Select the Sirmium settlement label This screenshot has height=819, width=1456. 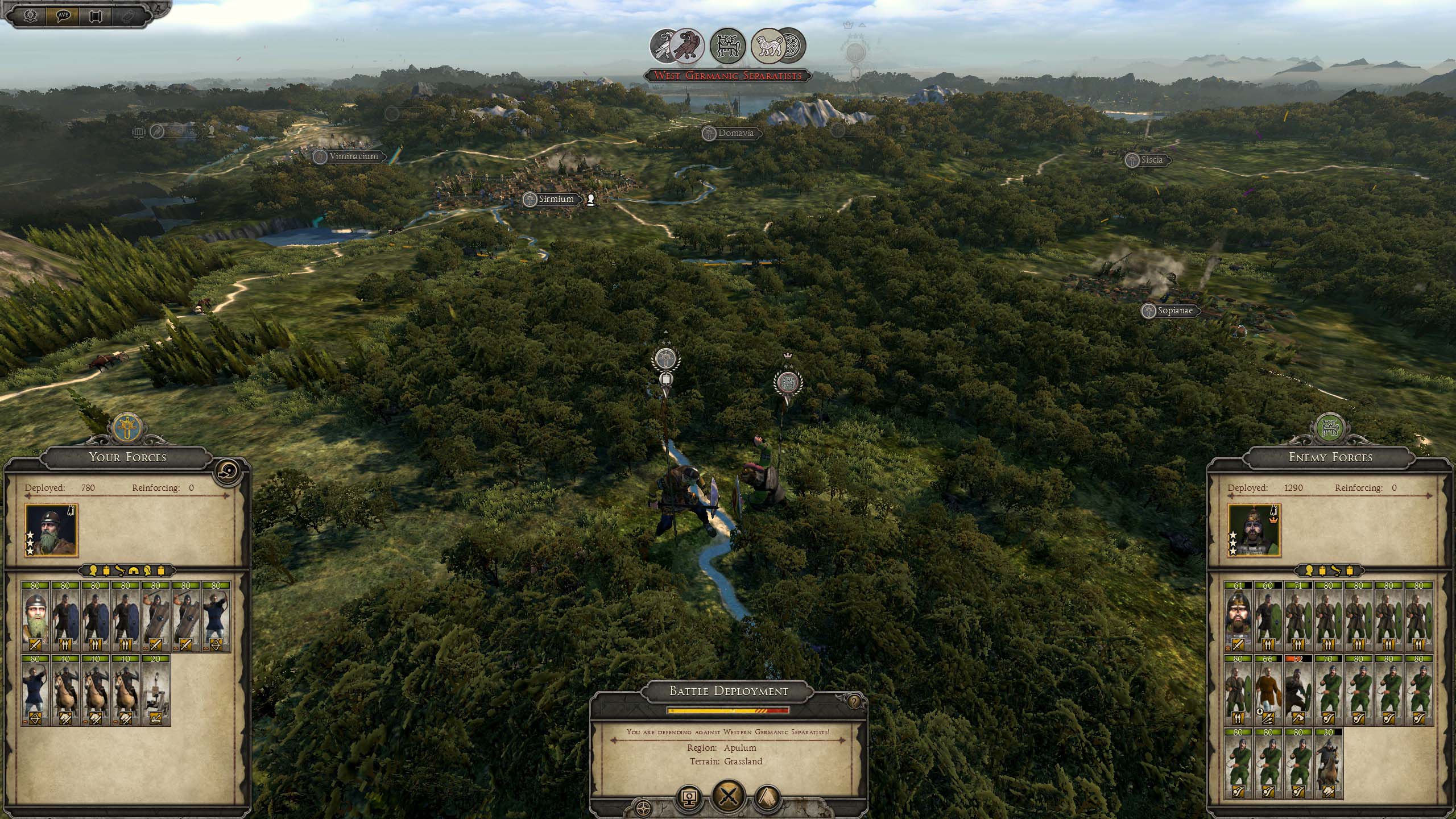[556, 199]
